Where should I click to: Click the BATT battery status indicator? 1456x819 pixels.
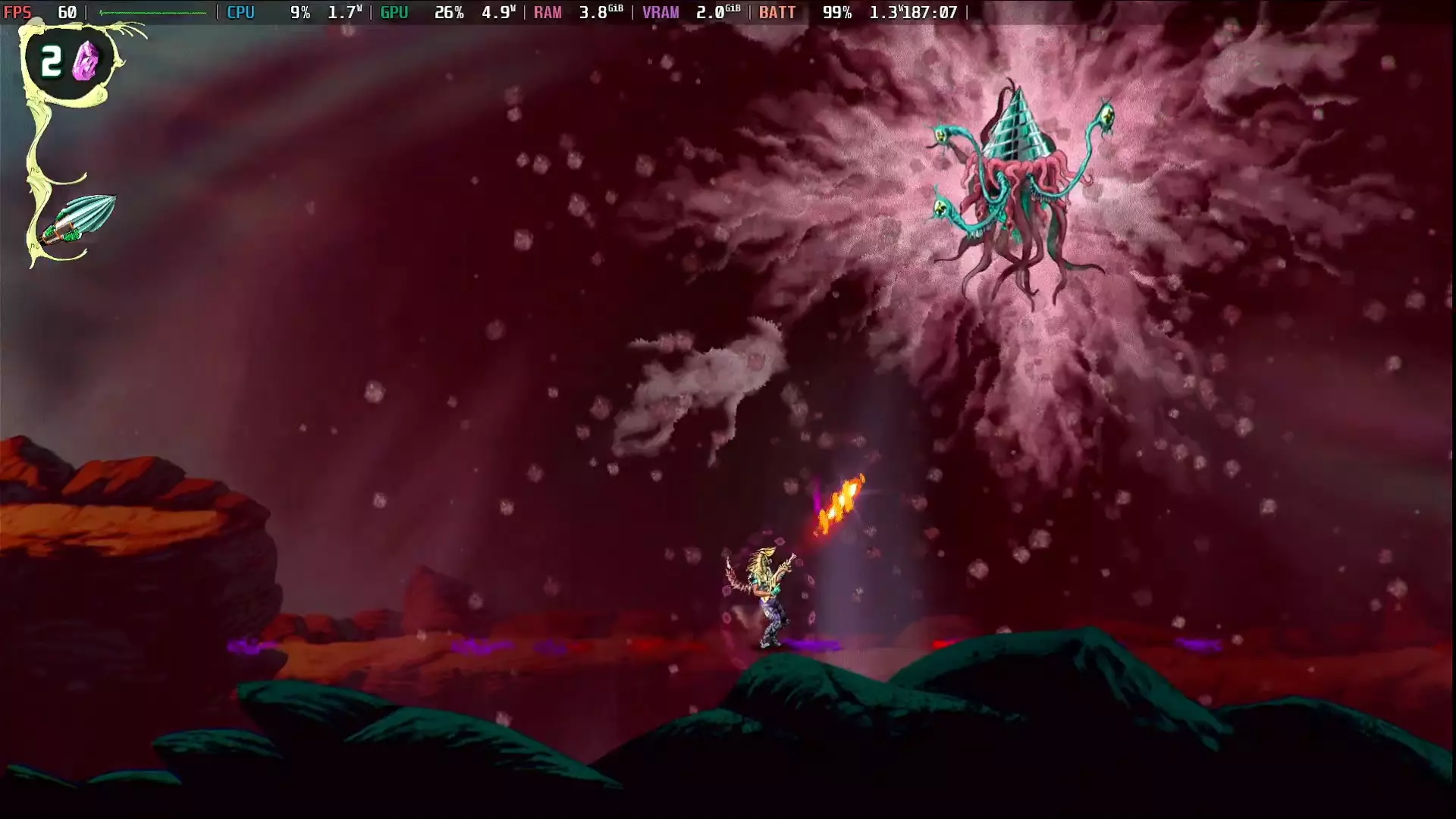pos(779,12)
